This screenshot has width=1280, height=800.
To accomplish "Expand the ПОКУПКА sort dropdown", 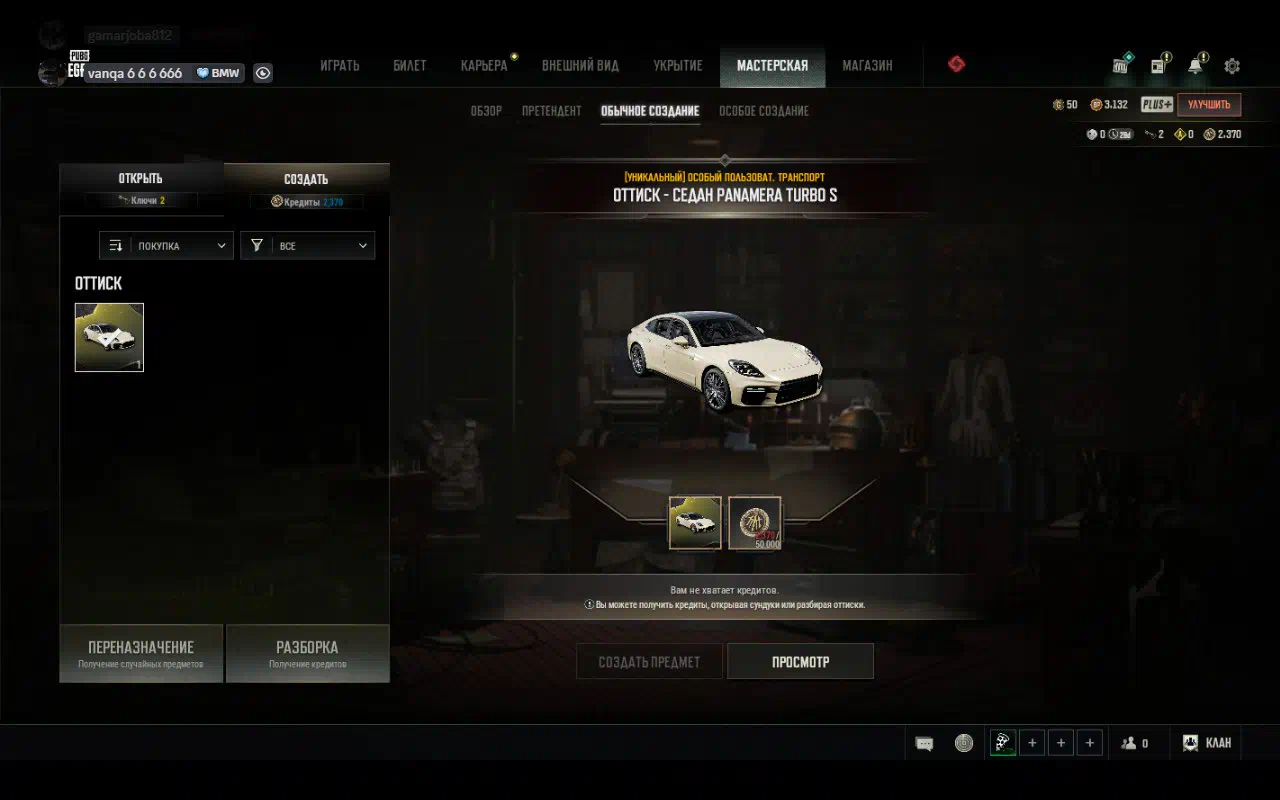I will 166,246.
